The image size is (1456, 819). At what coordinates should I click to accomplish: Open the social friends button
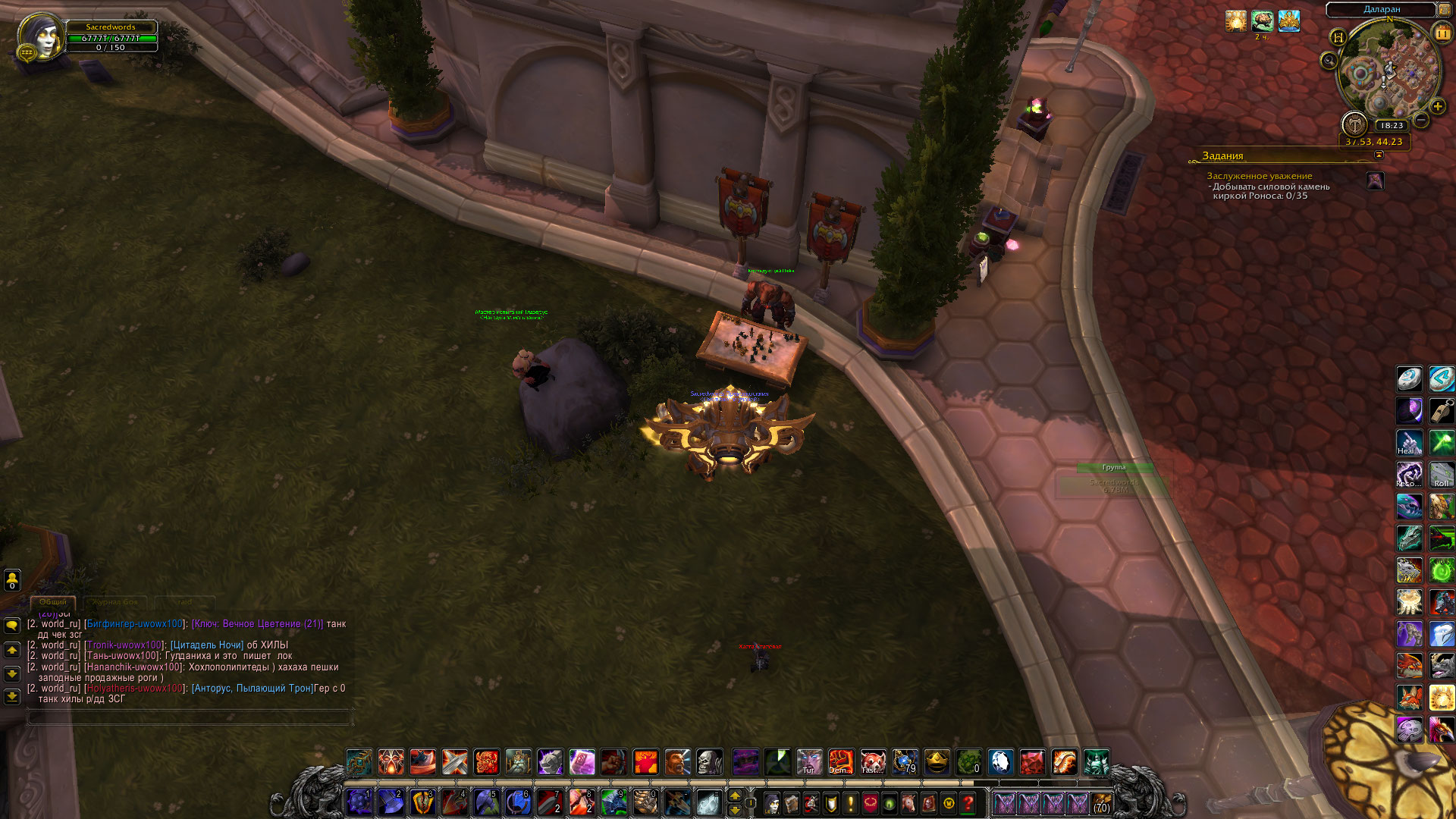coord(12,580)
